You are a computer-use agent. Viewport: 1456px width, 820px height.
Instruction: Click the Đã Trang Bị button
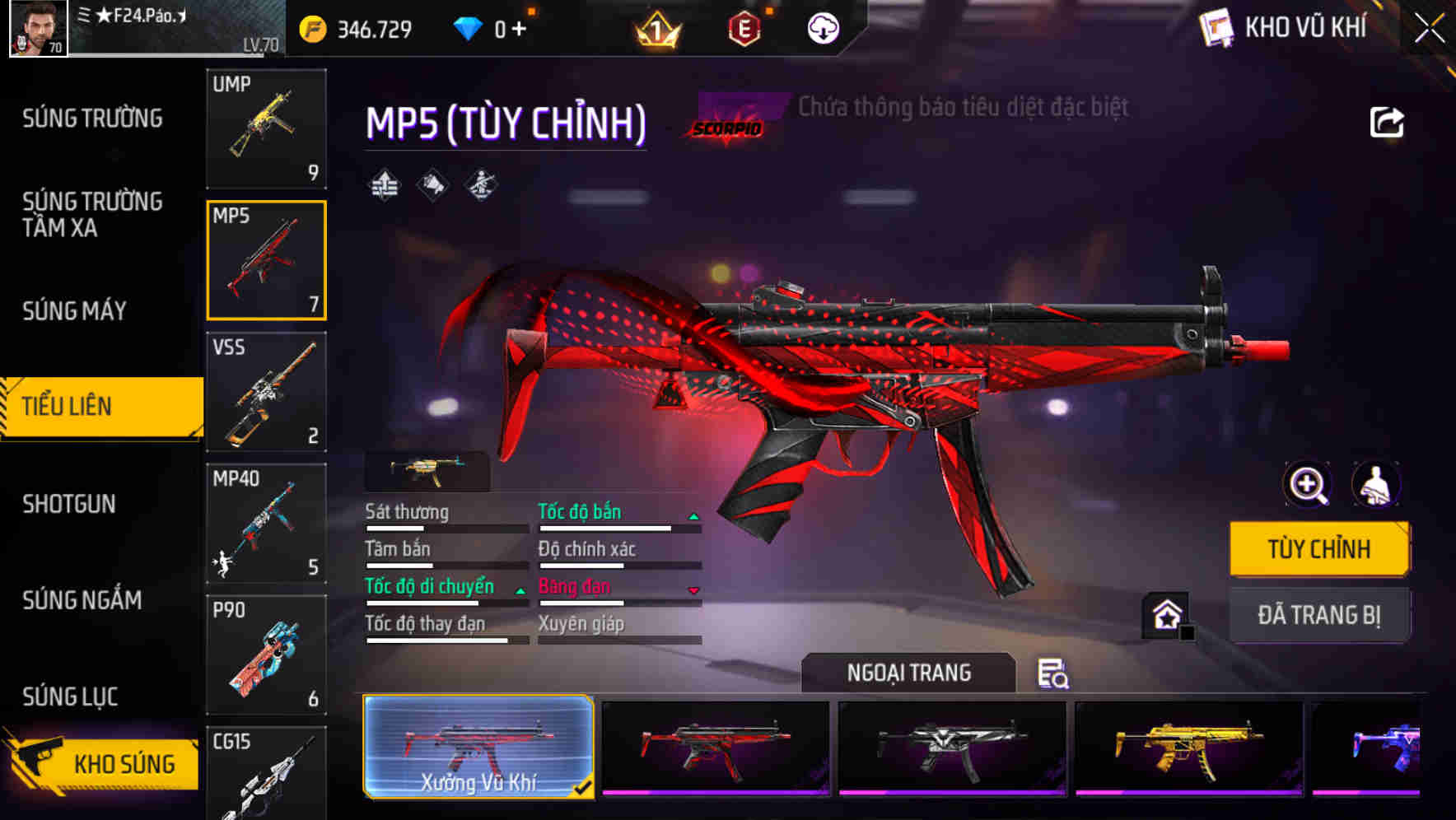coord(1319,615)
